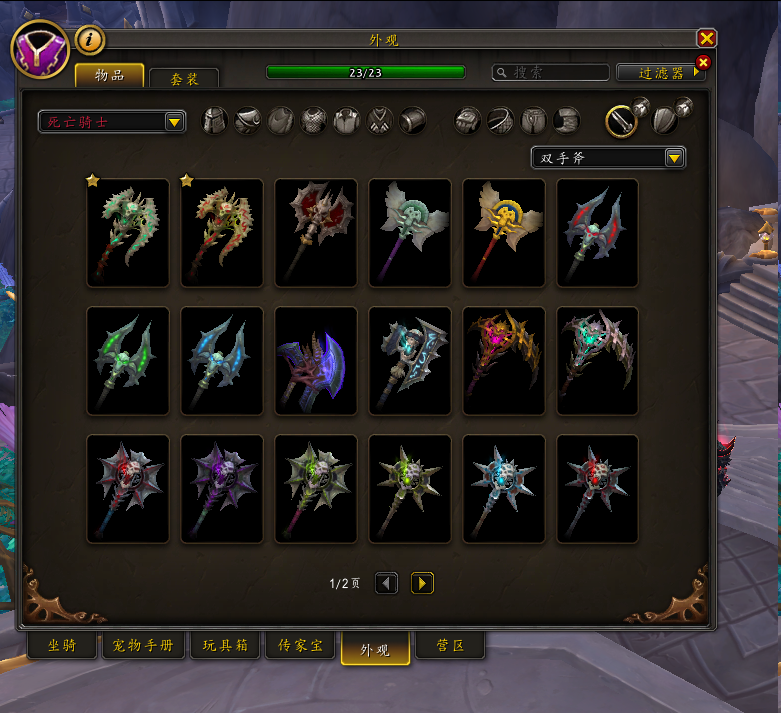This screenshot has height=713, width=781.
Task: Select the blue-glowing spiked skull mace-axe
Action: point(504,489)
